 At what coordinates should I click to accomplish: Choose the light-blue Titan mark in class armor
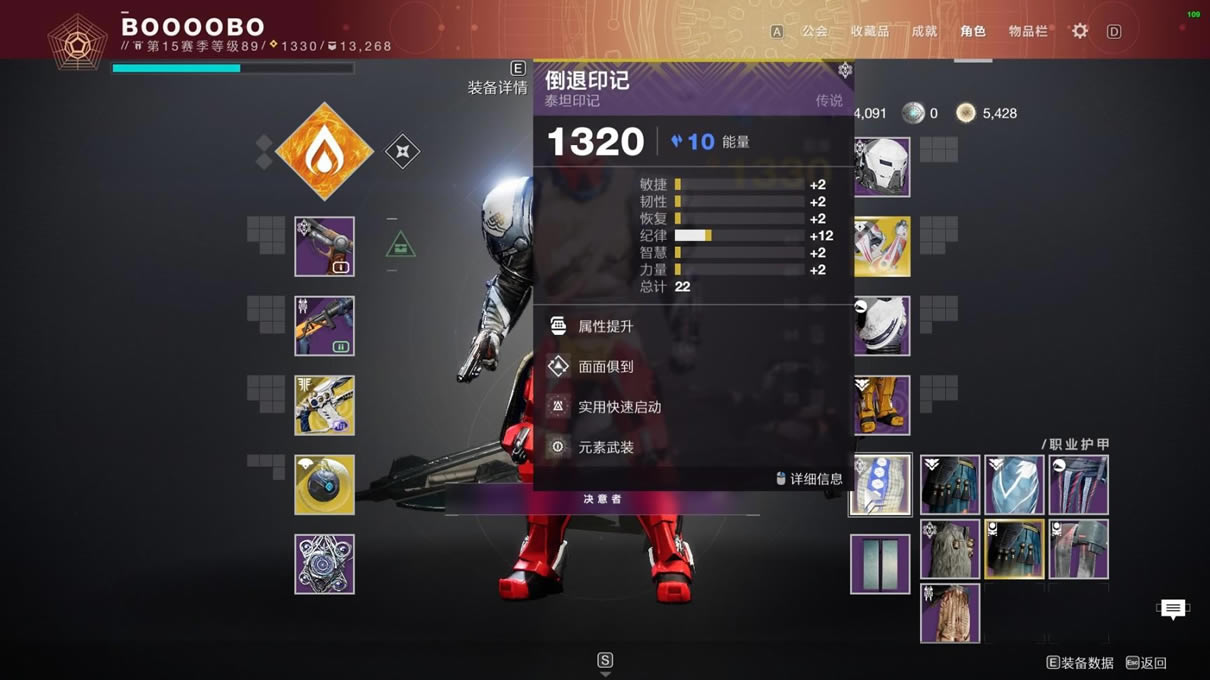[x=1014, y=485]
